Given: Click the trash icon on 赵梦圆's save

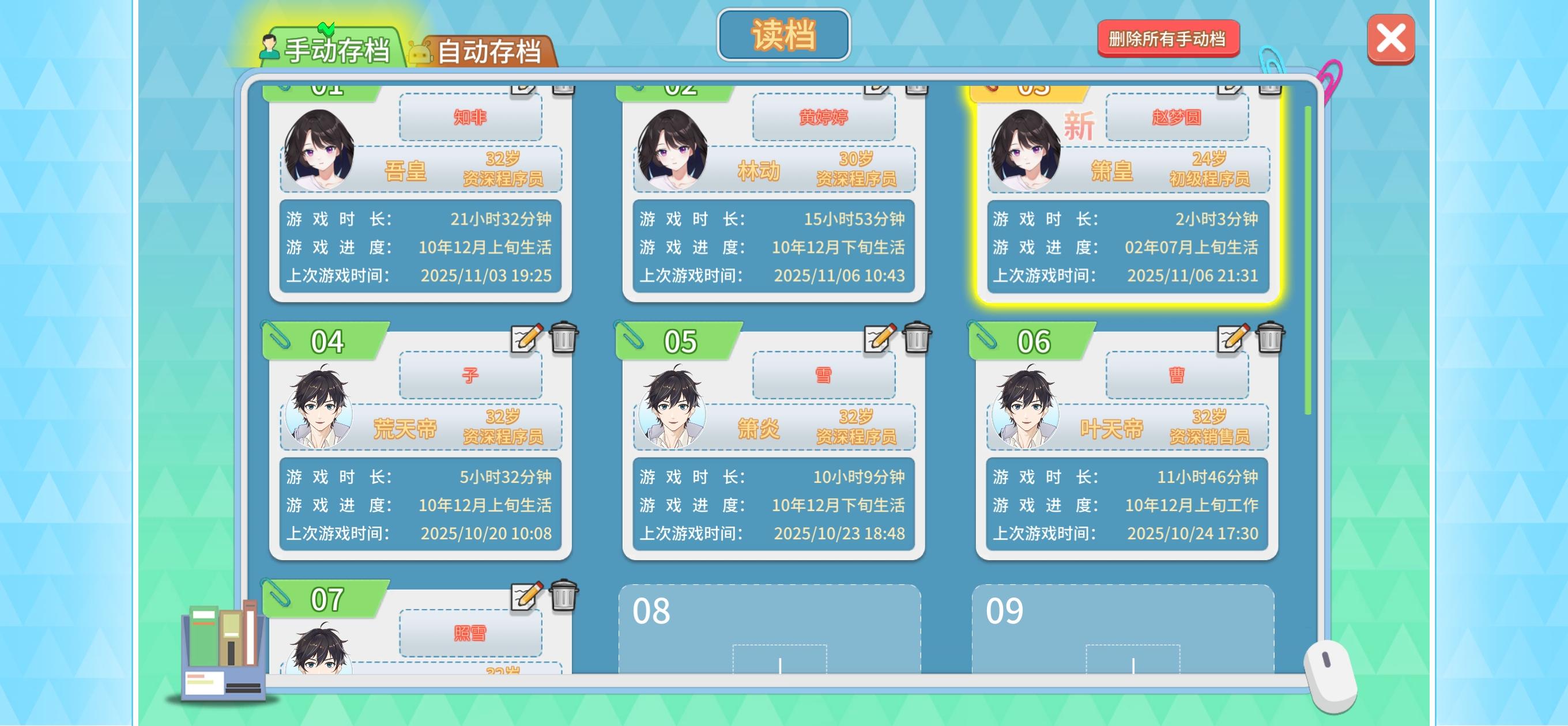Looking at the screenshot, I should tap(1269, 90).
